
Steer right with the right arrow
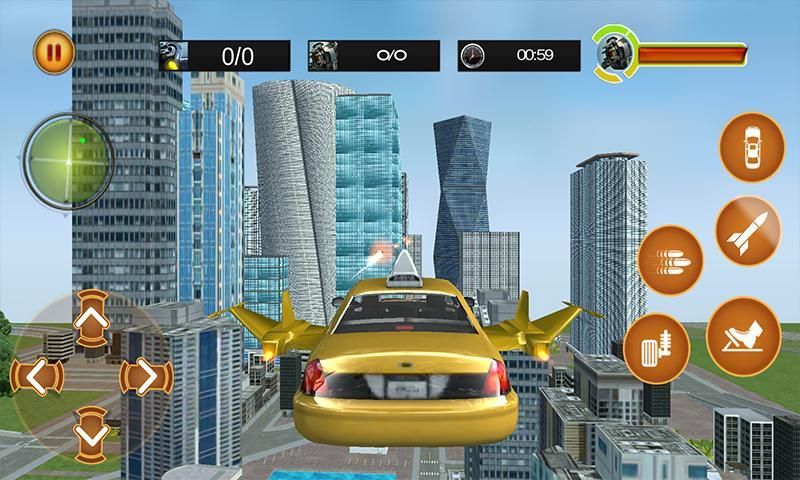(x=140, y=377)
